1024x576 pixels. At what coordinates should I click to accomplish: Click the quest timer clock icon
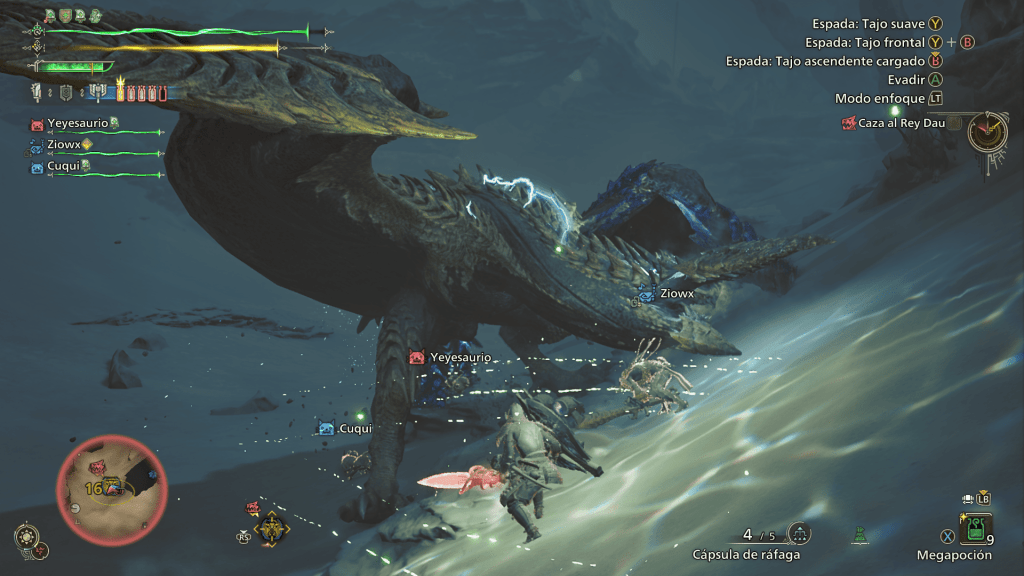pyautogui.click(x=987, y=131)
